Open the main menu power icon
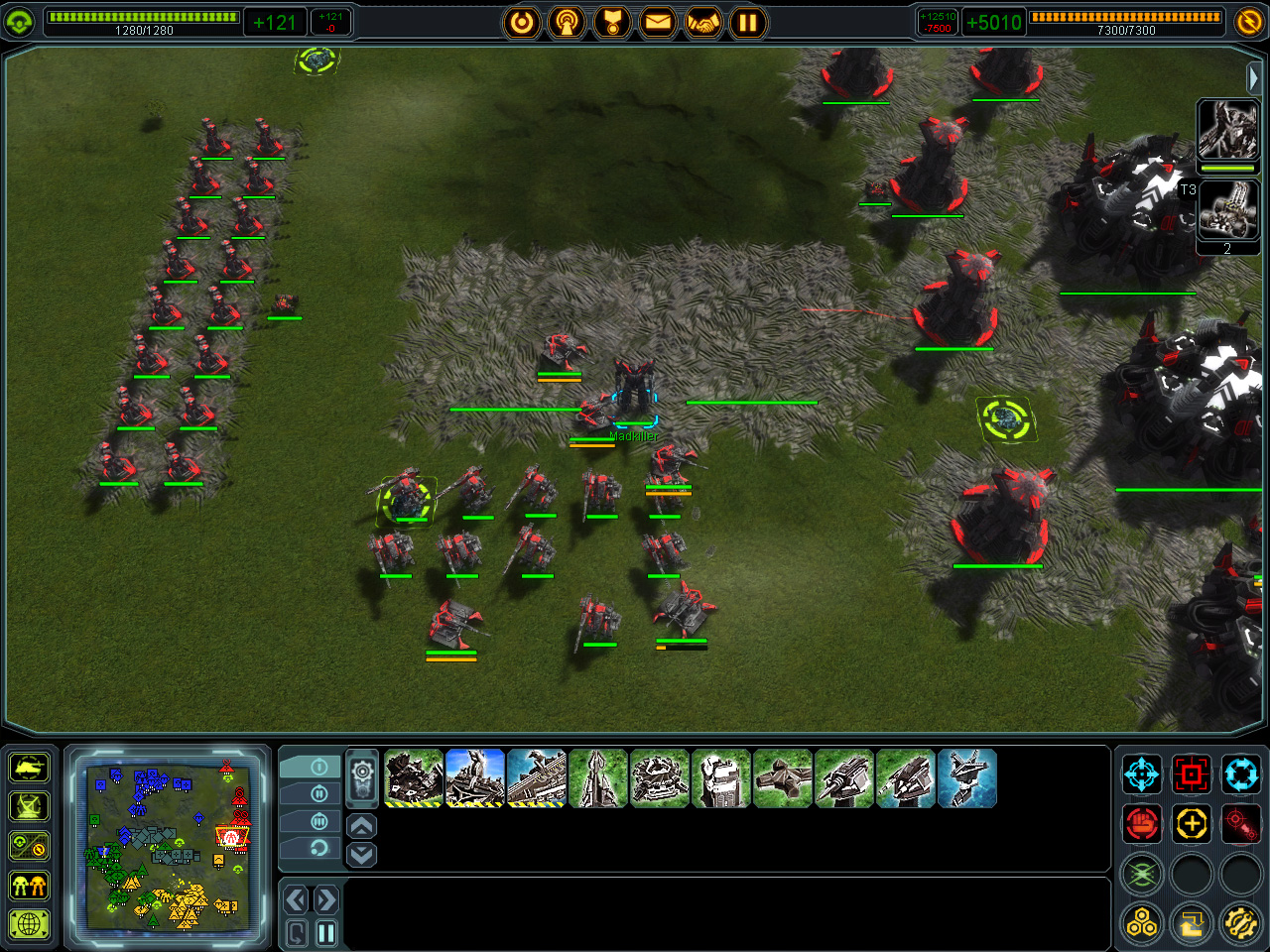This screenshot has width=1270, height=952. point(522,22)
